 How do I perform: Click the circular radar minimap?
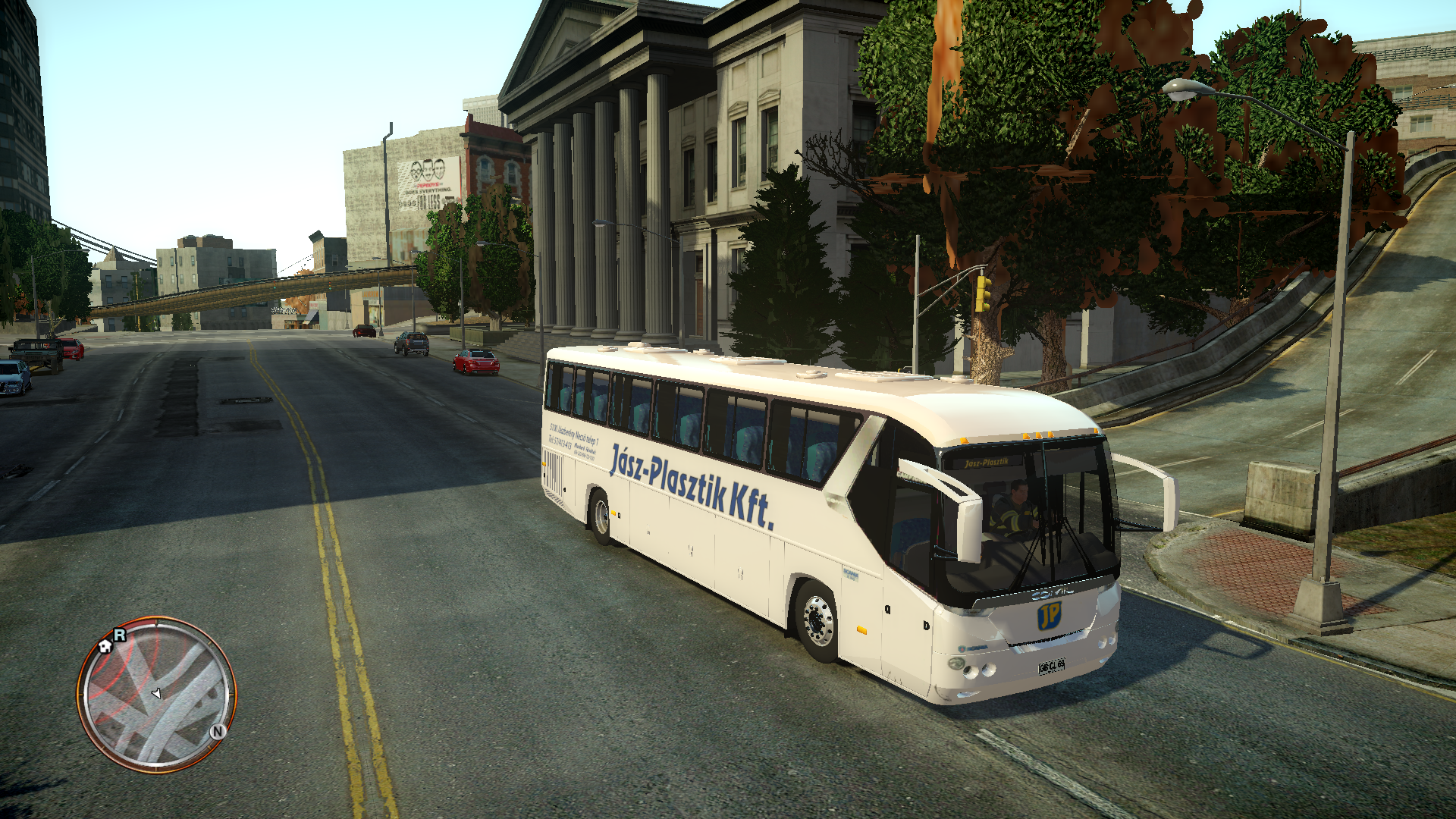pyautogui.click(x=157, y=695)
